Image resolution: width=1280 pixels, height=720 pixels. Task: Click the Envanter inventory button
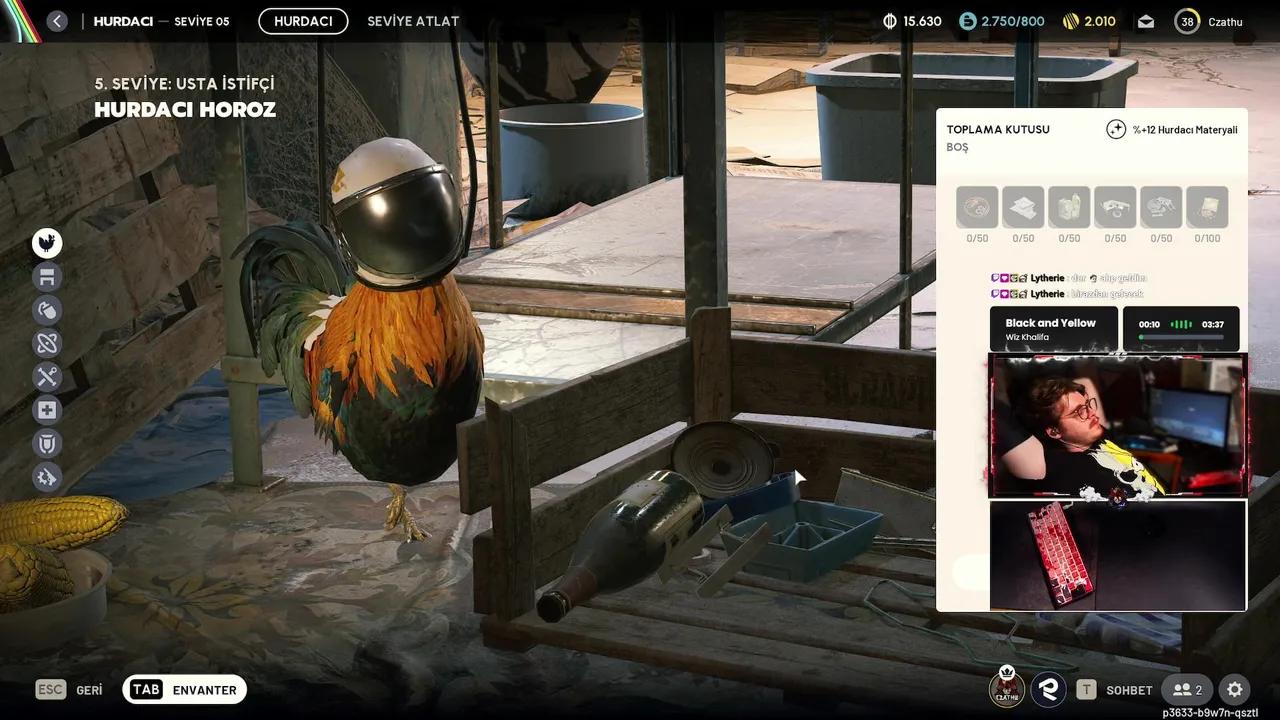tap(185, 690)
